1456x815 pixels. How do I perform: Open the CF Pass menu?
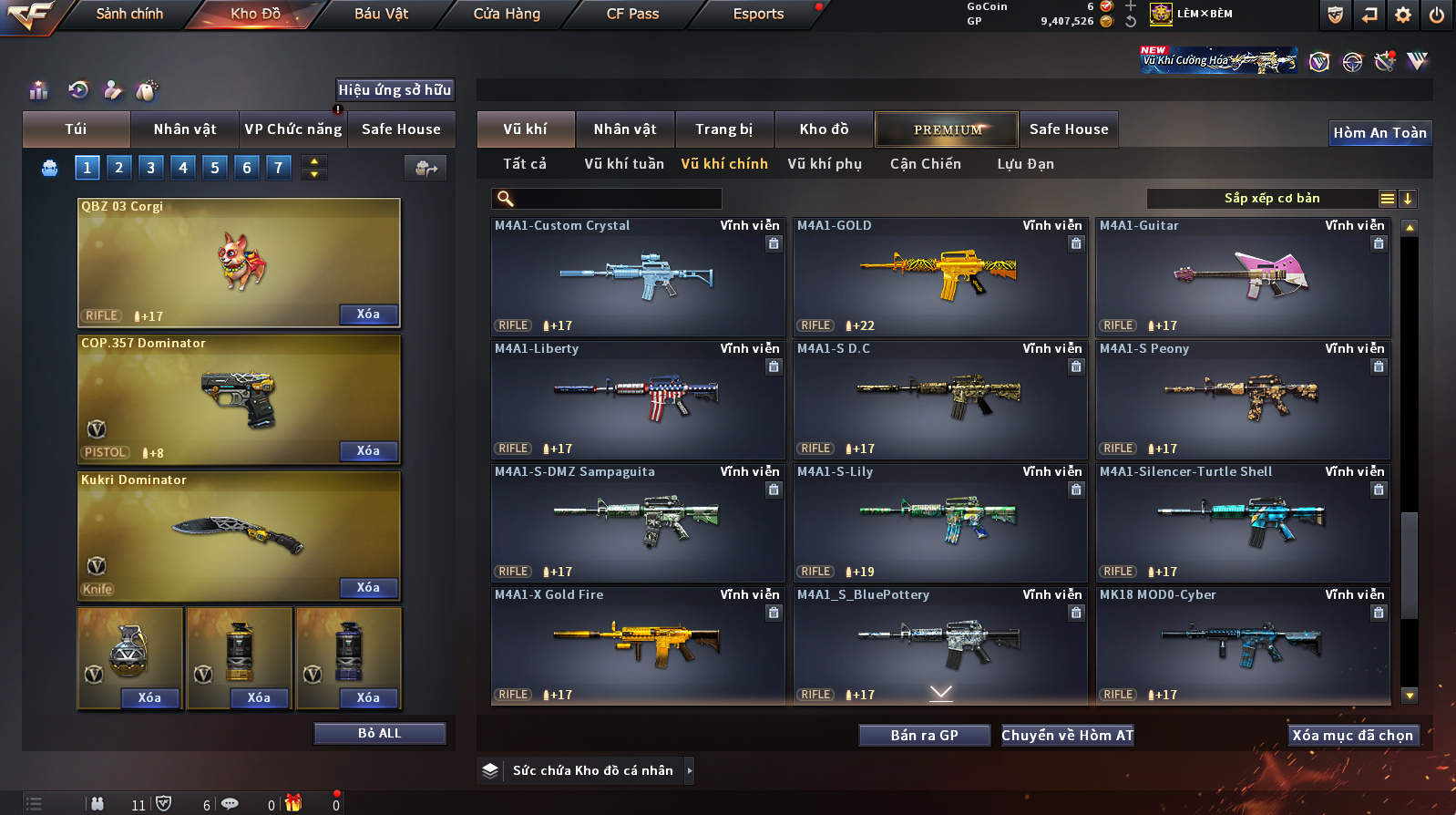[x=632, y=14]
